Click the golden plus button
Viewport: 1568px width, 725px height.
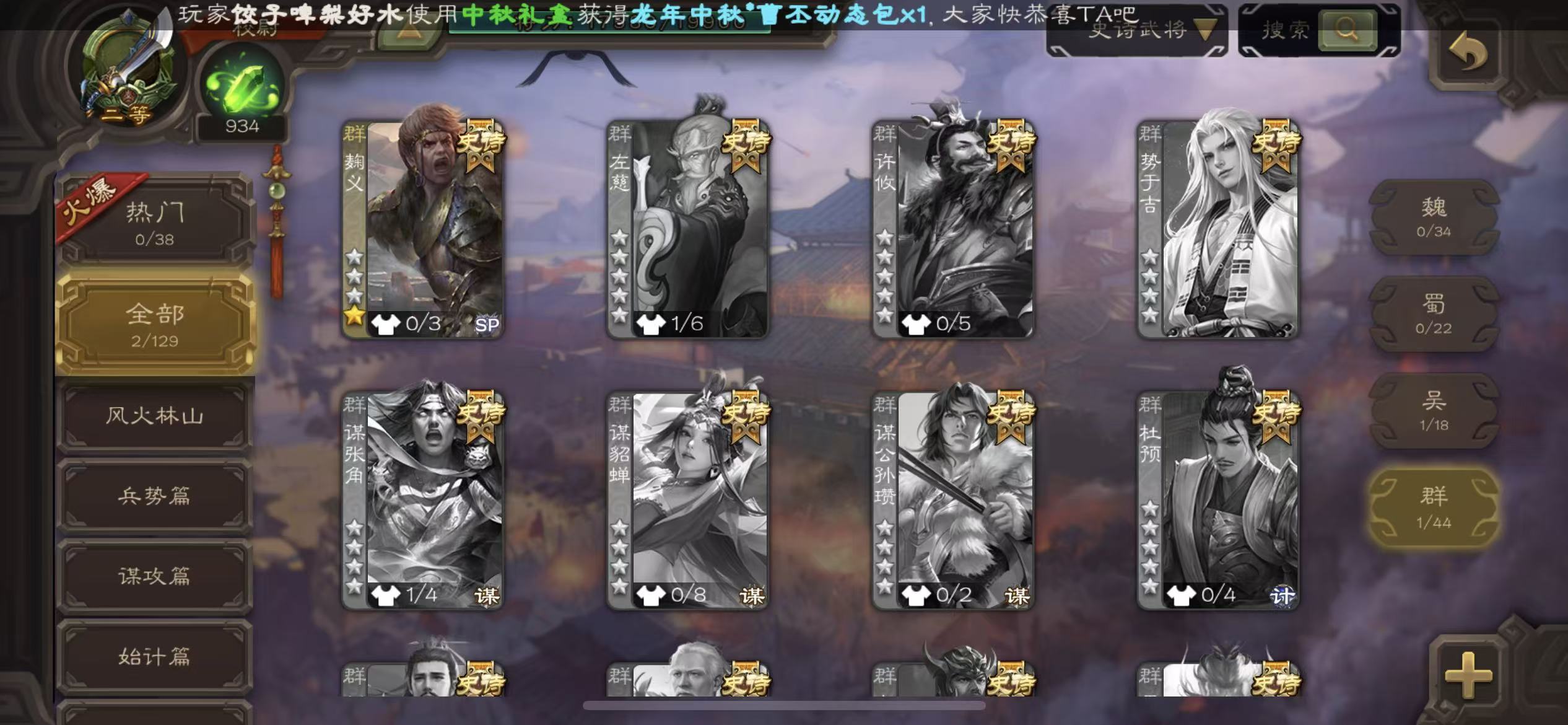(x=1468, y=674)
